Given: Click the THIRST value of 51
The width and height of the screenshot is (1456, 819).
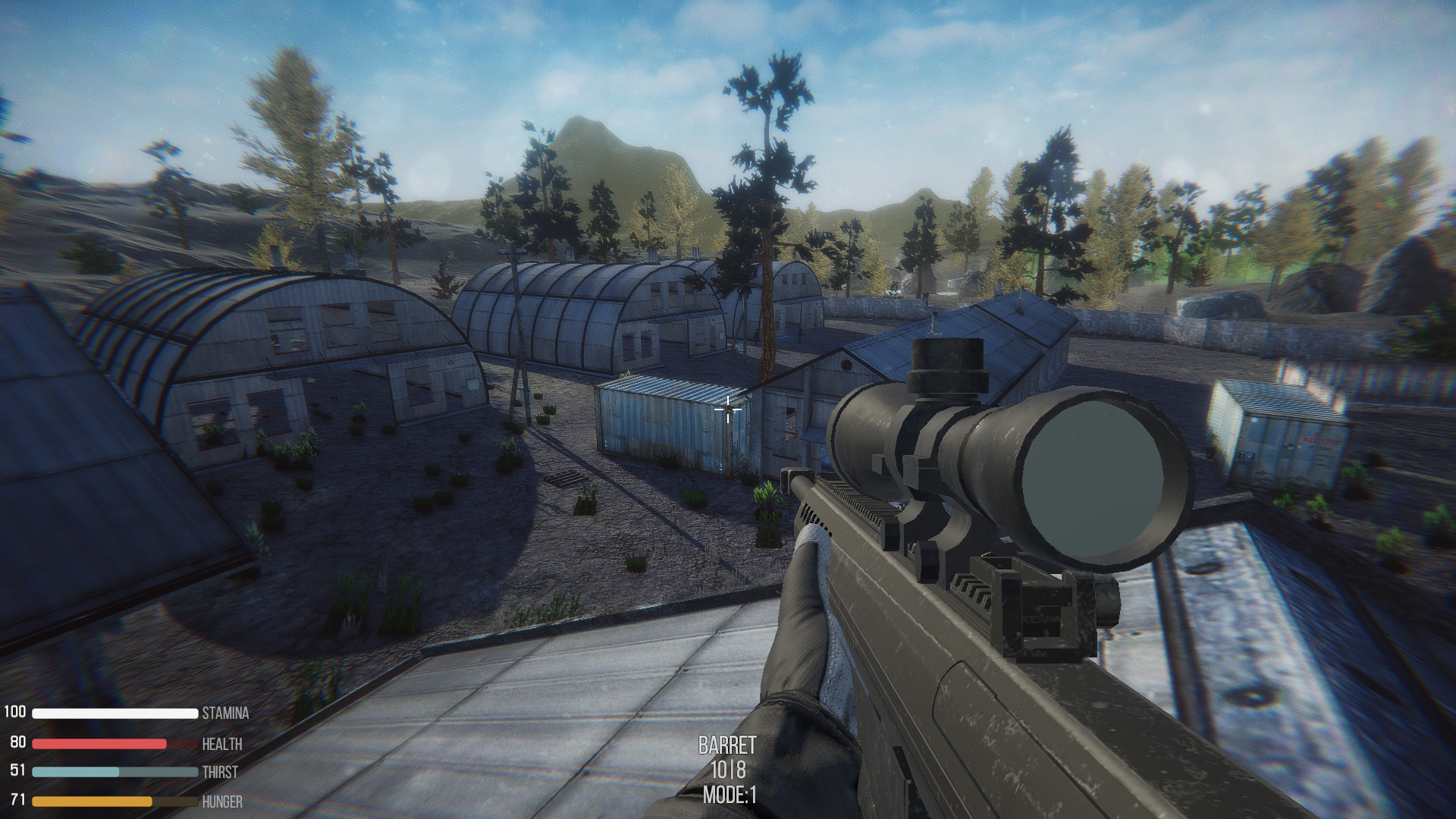Looking at the screenshot, I should (17, 773).
